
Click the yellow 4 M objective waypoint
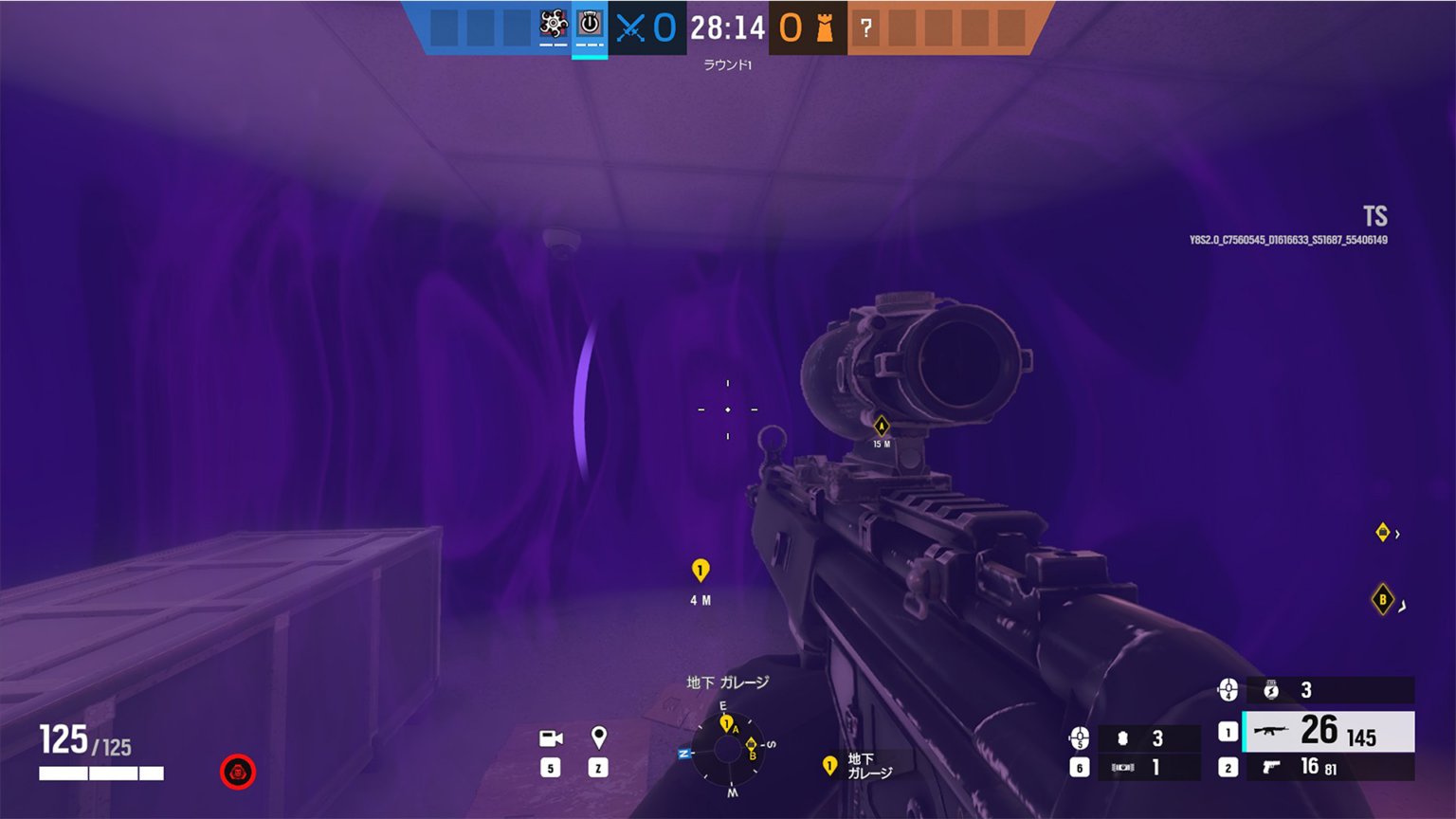700,572
